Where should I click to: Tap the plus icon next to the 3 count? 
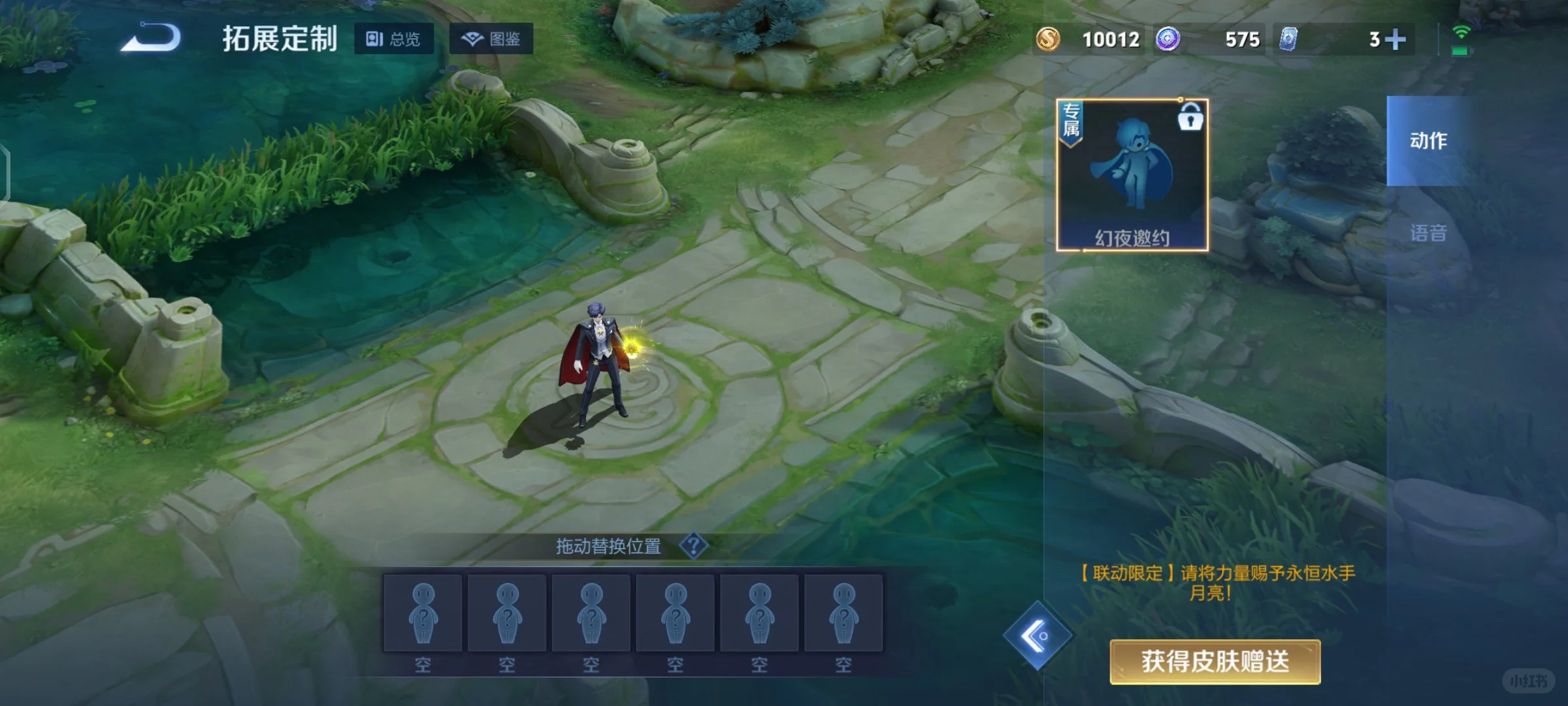1396,39
